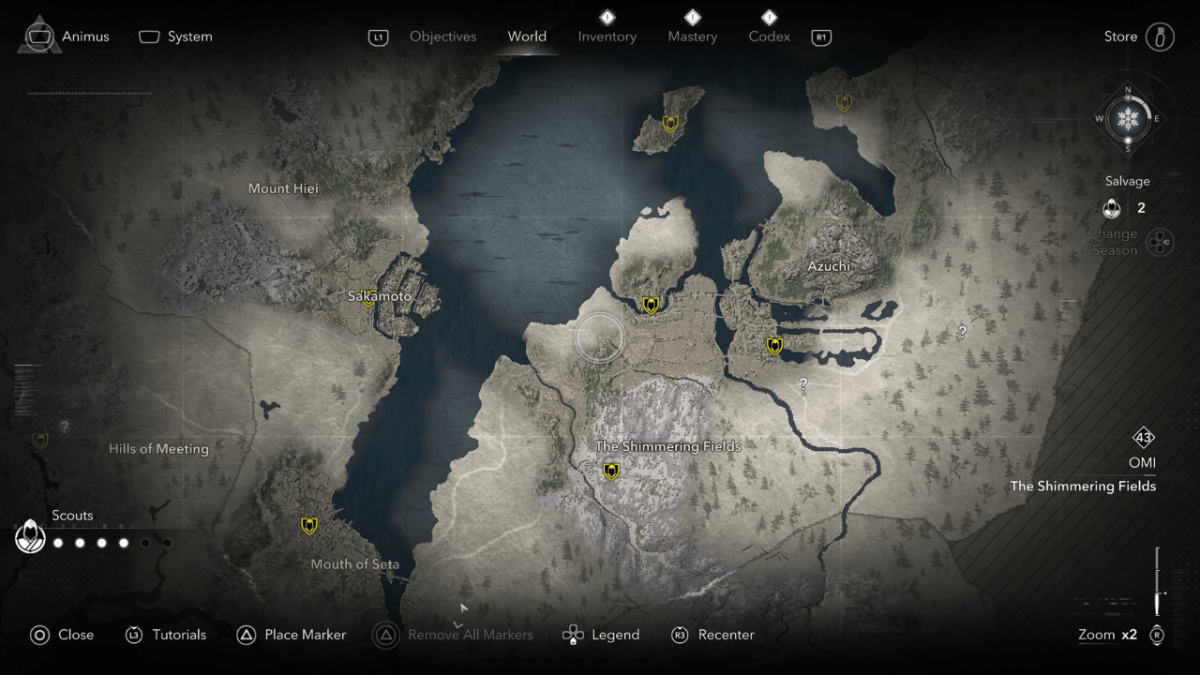This screenshot has width=1200, height=675.
Task: Switch to the Inventory tab
Action: coord(607,37)
